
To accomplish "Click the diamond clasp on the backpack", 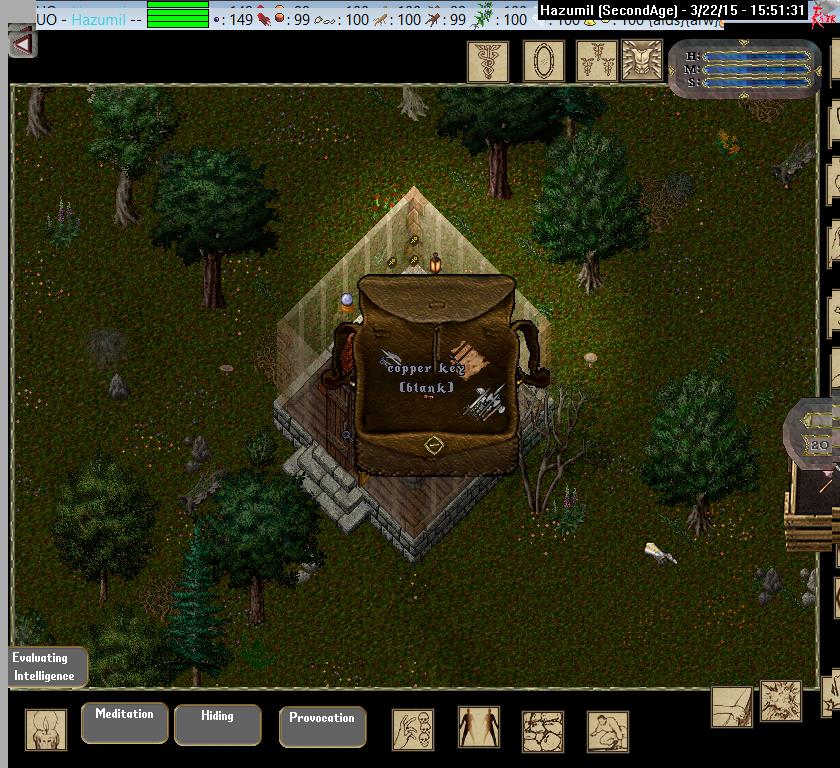I will 433,445.
